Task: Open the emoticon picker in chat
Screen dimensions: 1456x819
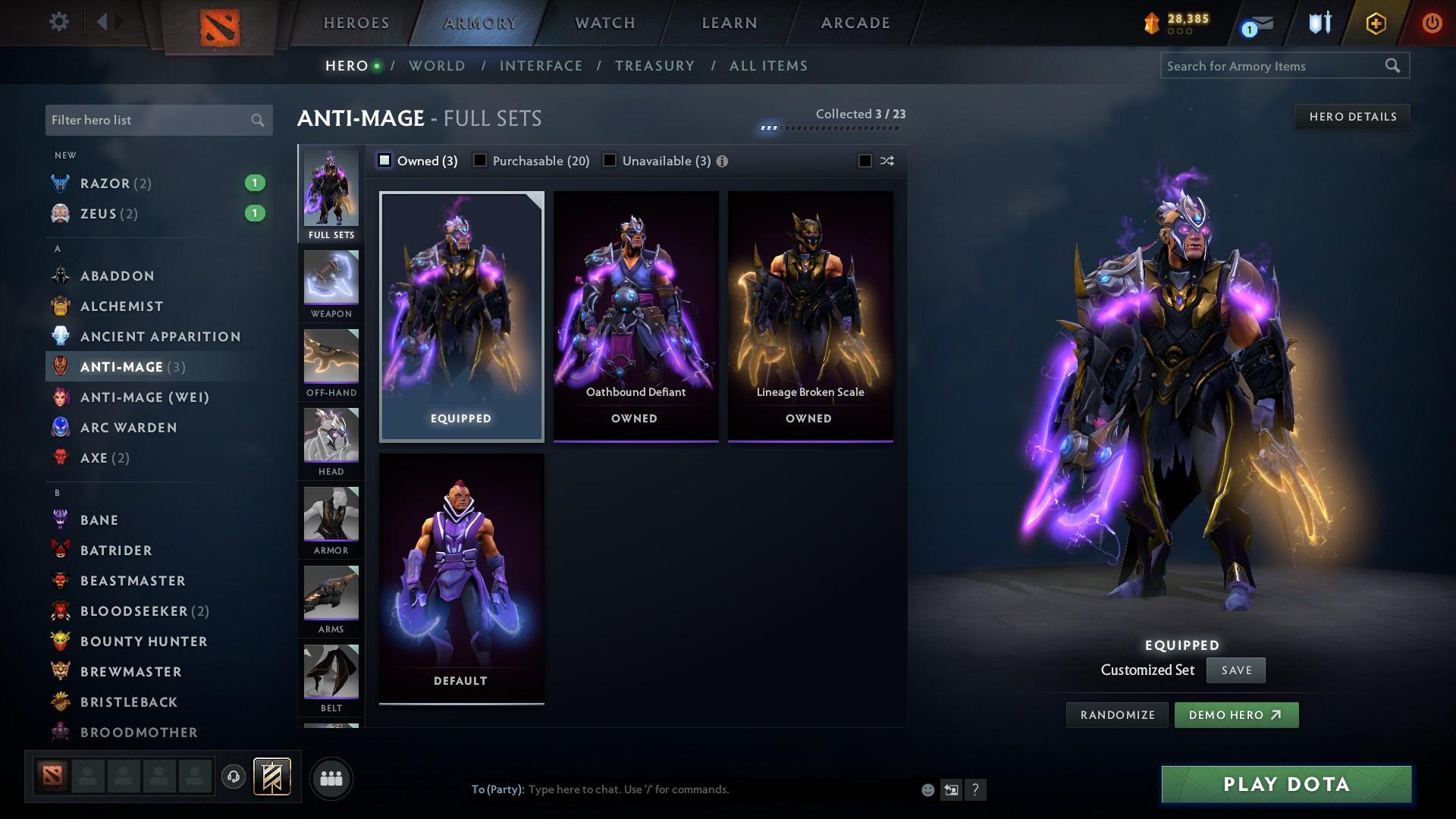Action: pos(927,789)
